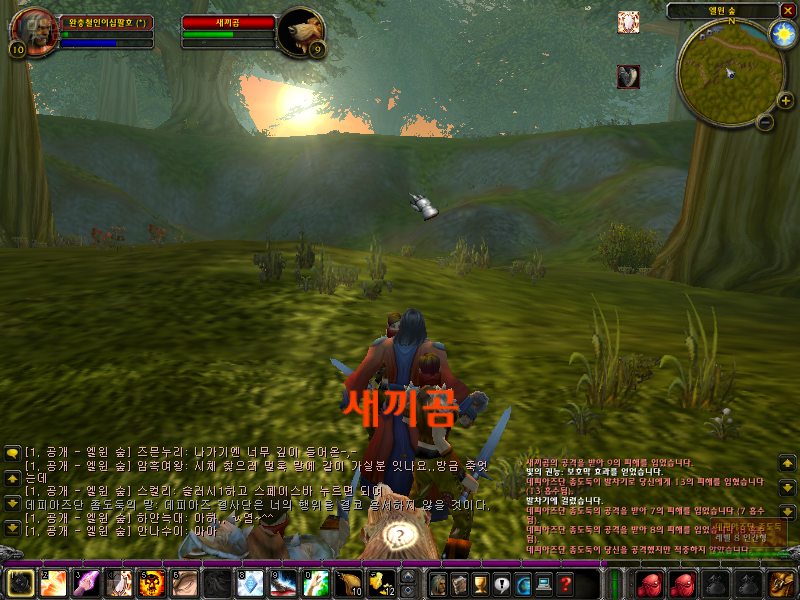Click the claw debuff icon with red border

pyautogui.click(x=628, y=77)
